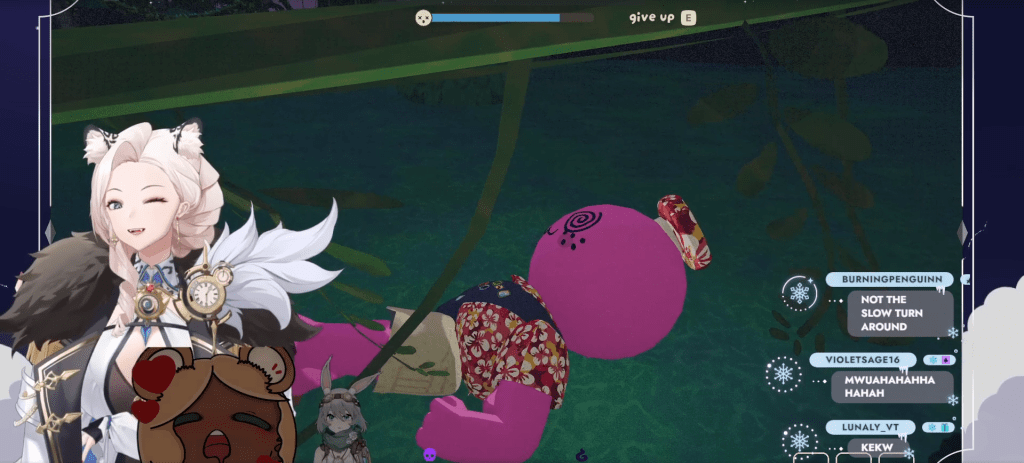Click the purple skull status icon

tap(430, 454)
